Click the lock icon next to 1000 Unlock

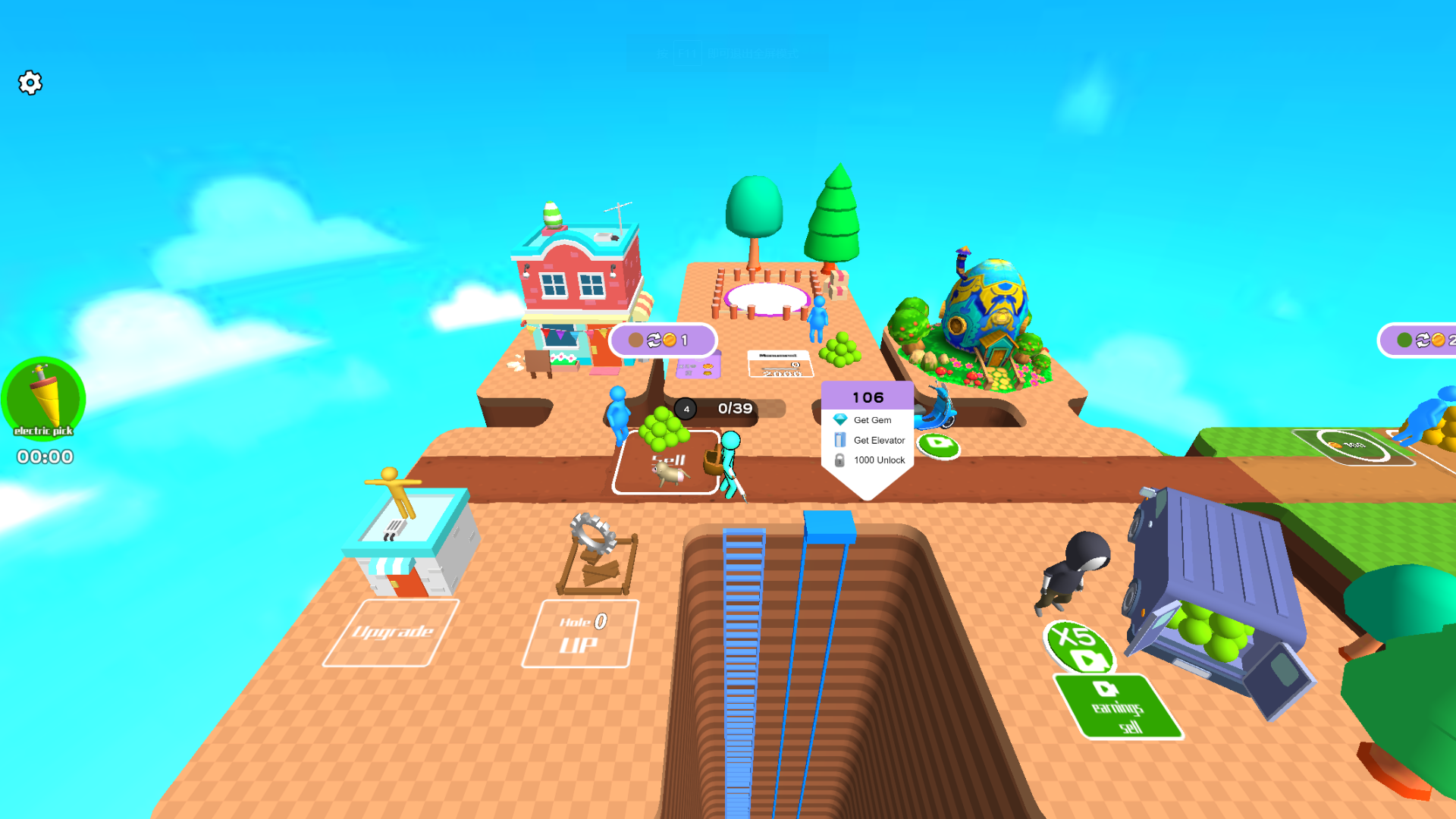pos(842,460)
